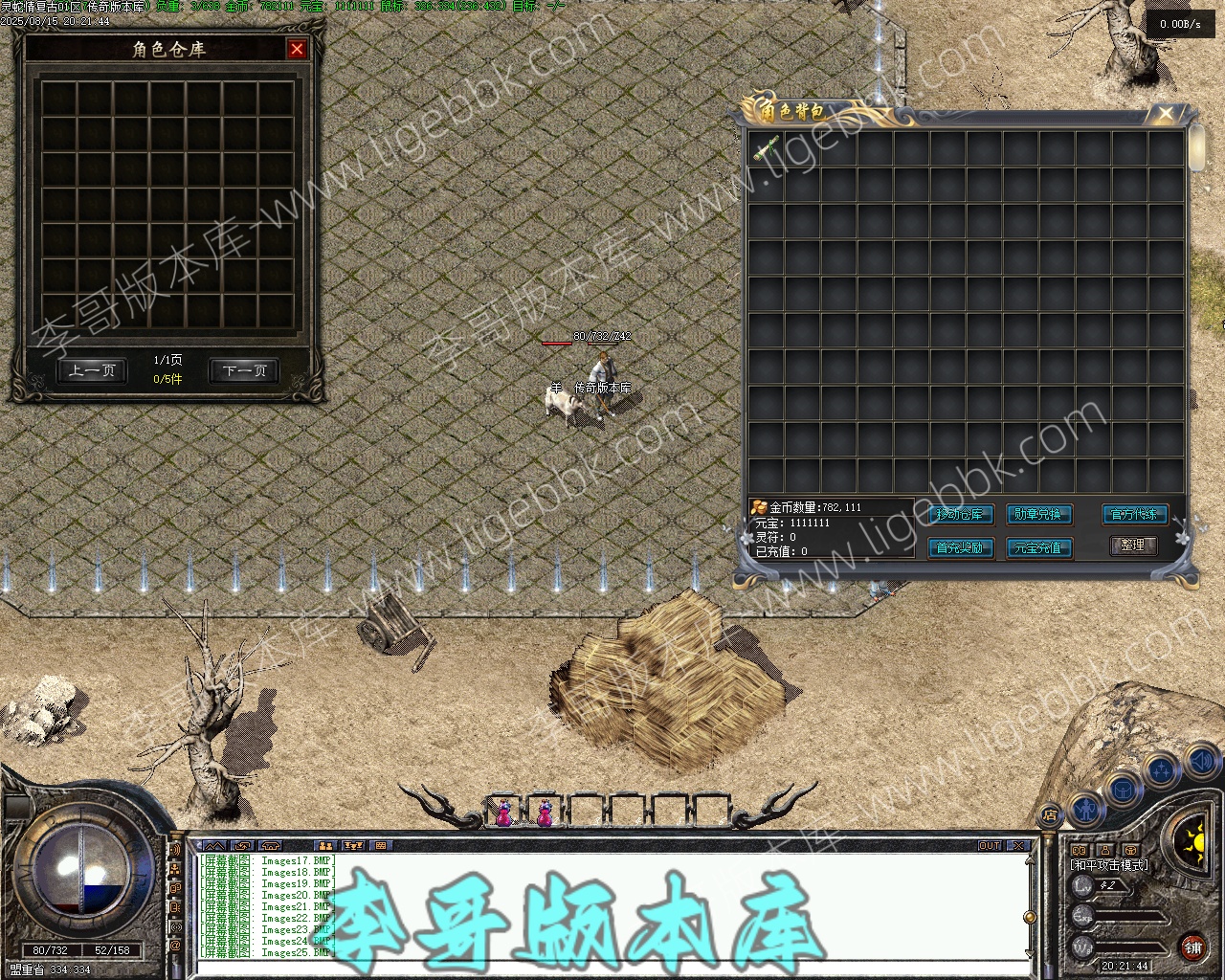Click the 官方代练 button
Image resolution: width=1225 pixels, height=980 pixels.
[1134, 514]
